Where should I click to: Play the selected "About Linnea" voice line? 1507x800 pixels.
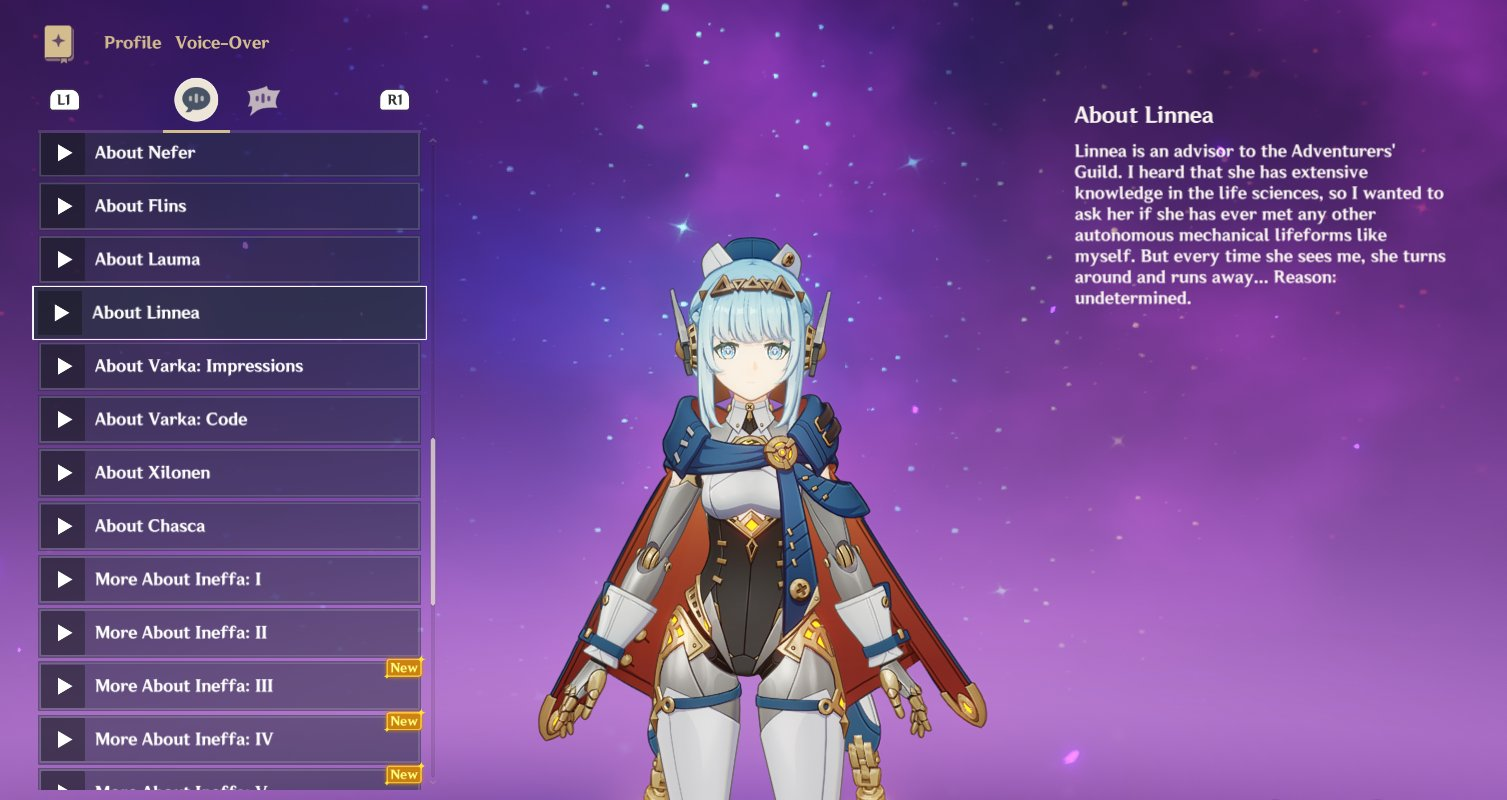[63, 312]
